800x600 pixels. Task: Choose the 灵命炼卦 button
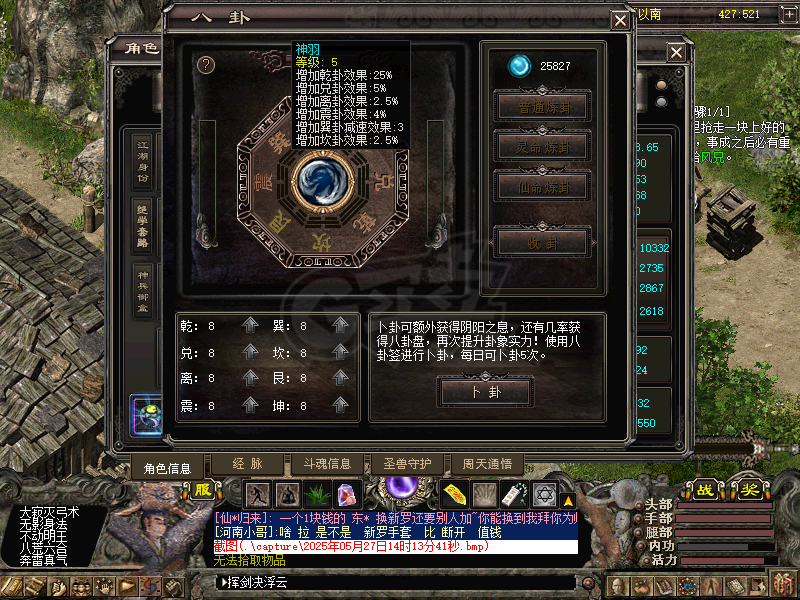(x=543, y=147)
